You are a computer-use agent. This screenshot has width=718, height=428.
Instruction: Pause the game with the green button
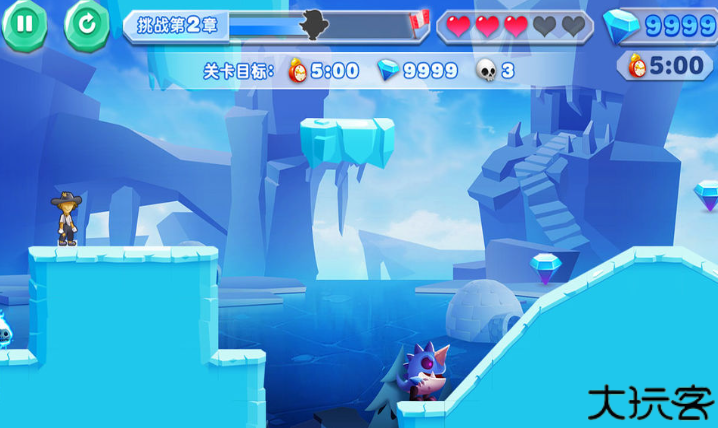tap(24, 25)
